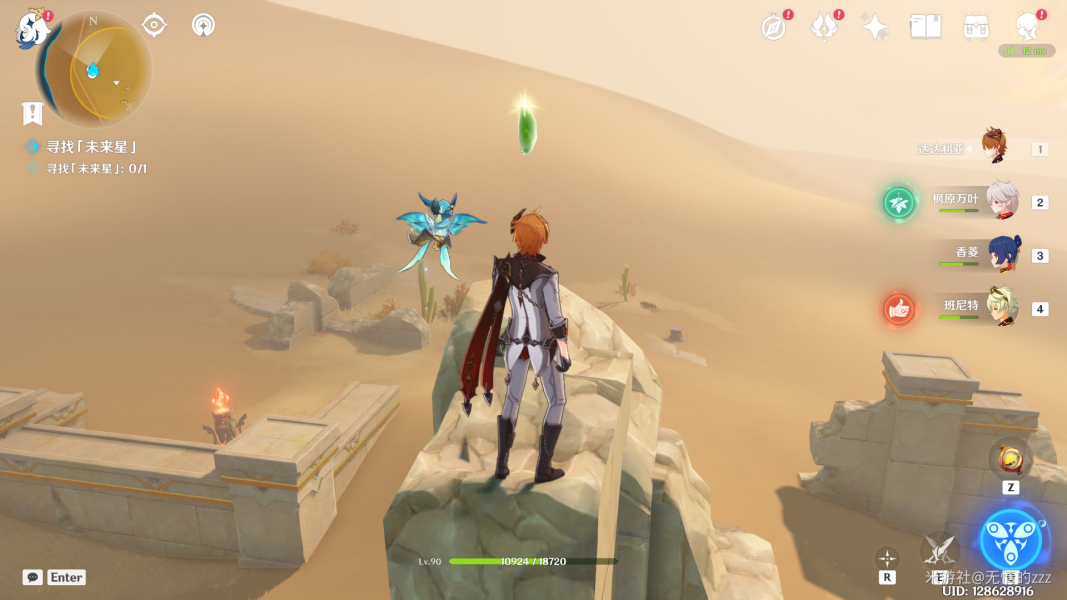Open the four-pointed star Wish icon
1067x600 pixels.
(x=875, y=27)
